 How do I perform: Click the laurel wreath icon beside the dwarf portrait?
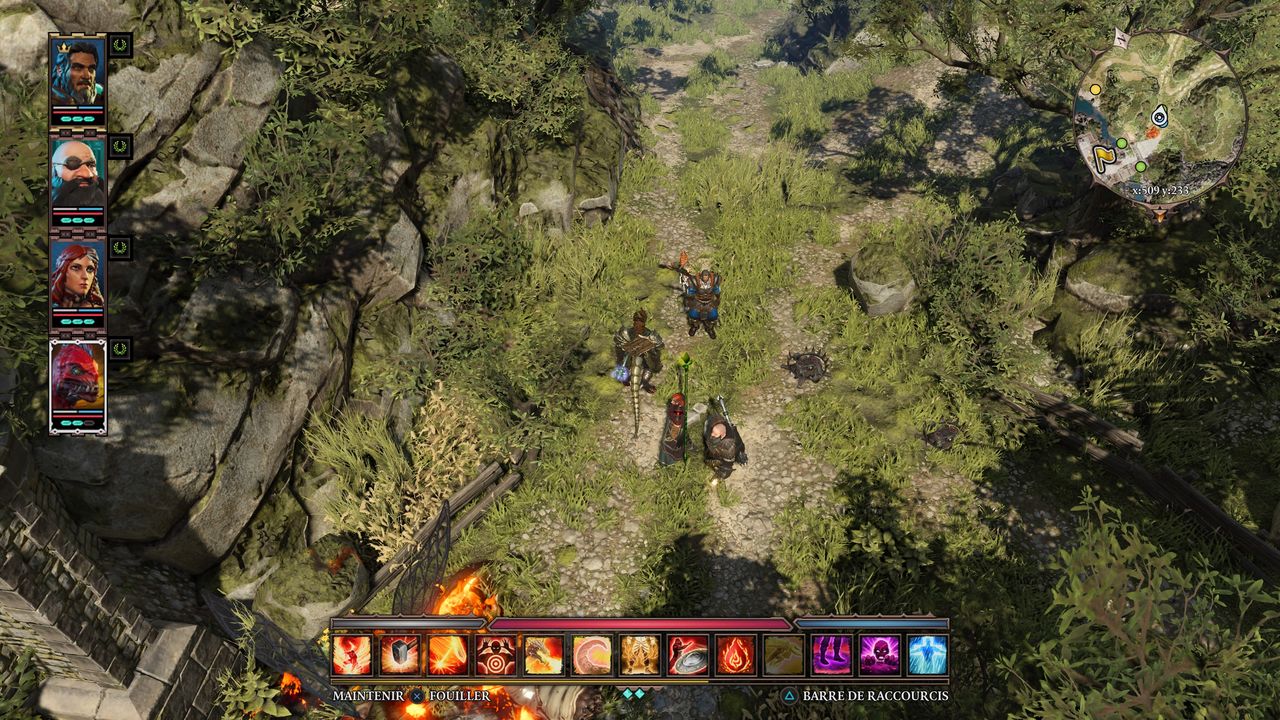point(120,147)
